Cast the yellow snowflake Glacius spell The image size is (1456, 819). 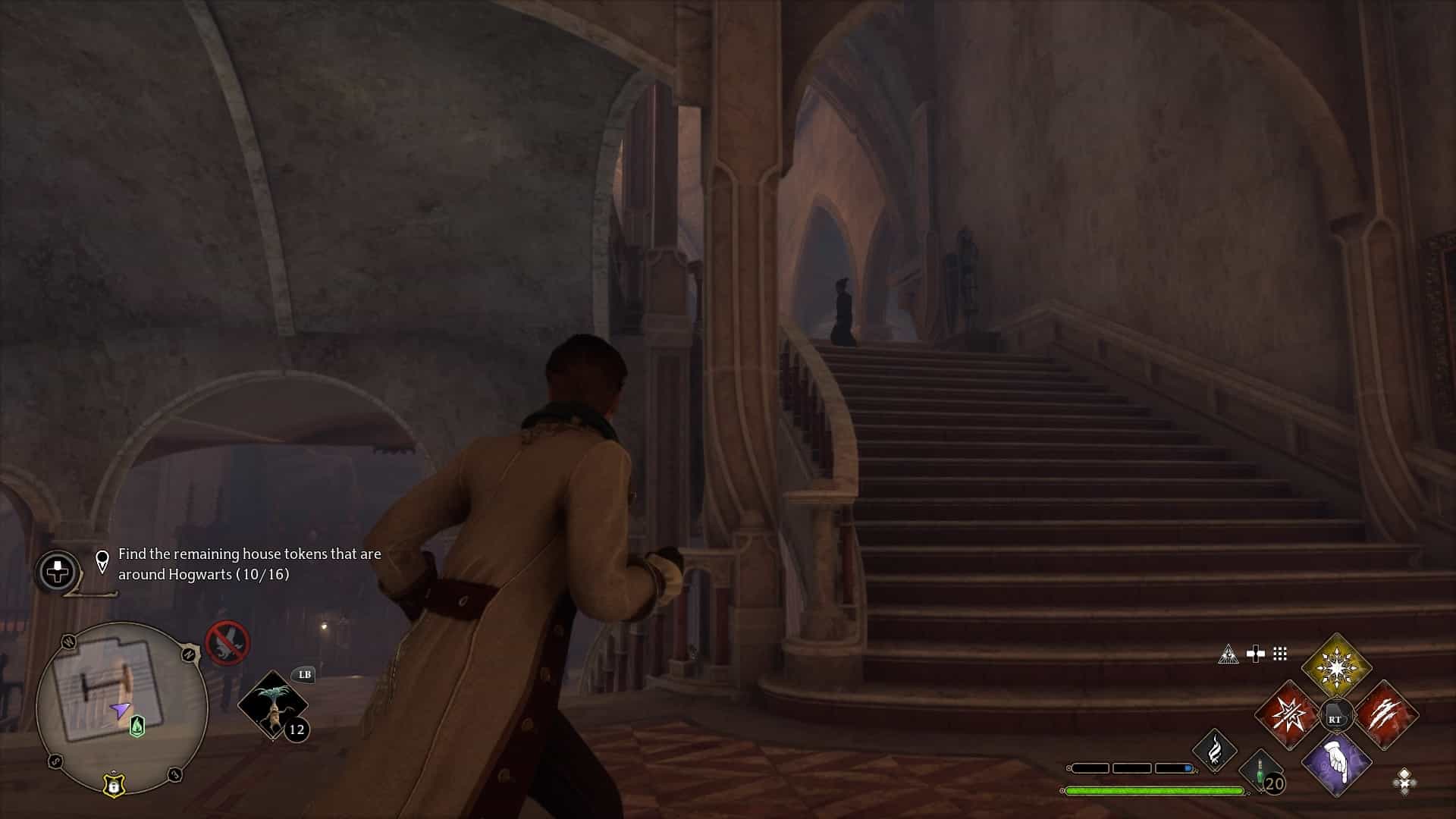coord(1336,668)
